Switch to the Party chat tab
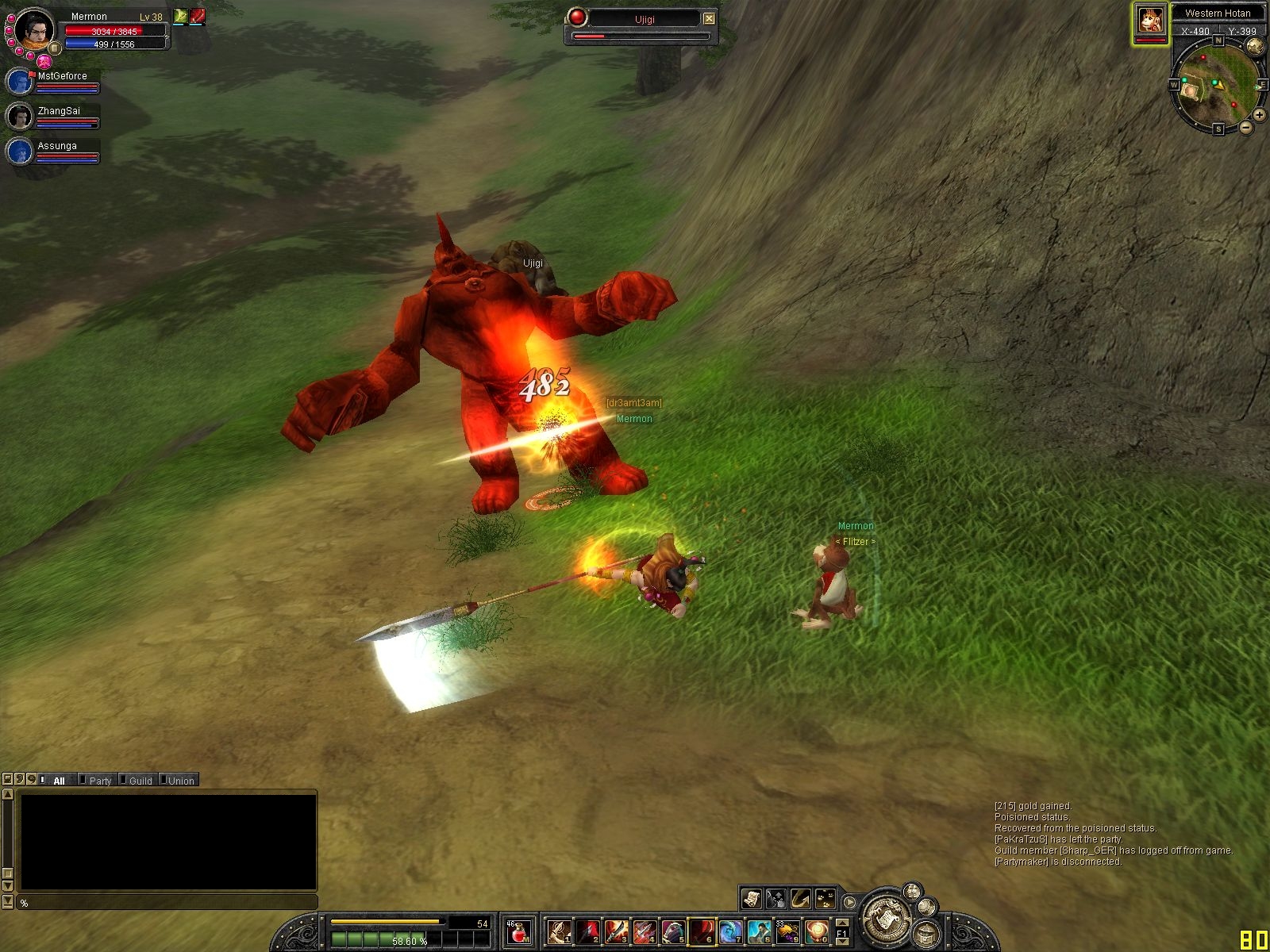1270x952 pixels. pyautogui.click(x=100, y=781)
